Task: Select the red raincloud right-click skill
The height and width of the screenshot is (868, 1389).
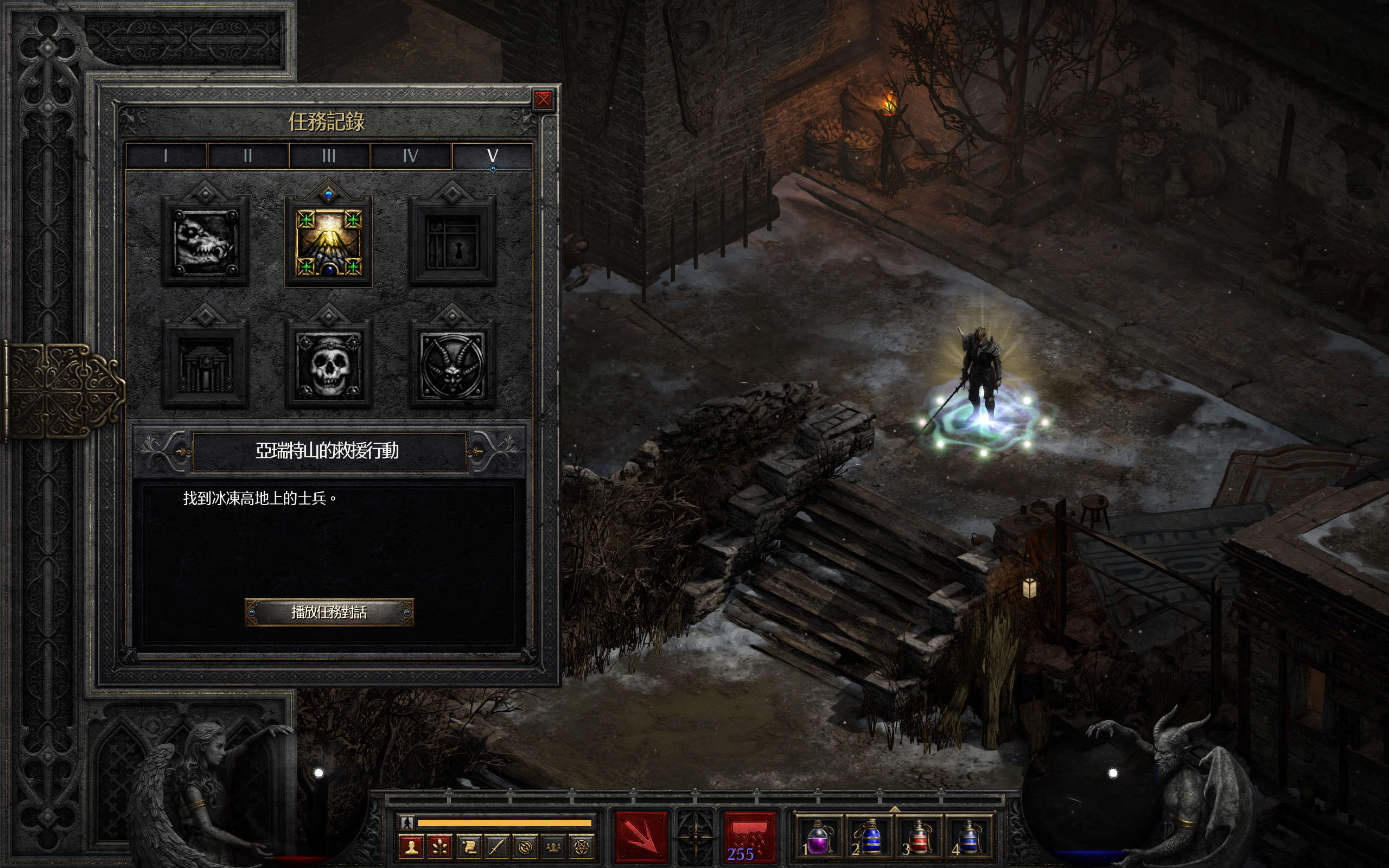Action: tap(750, 837)
